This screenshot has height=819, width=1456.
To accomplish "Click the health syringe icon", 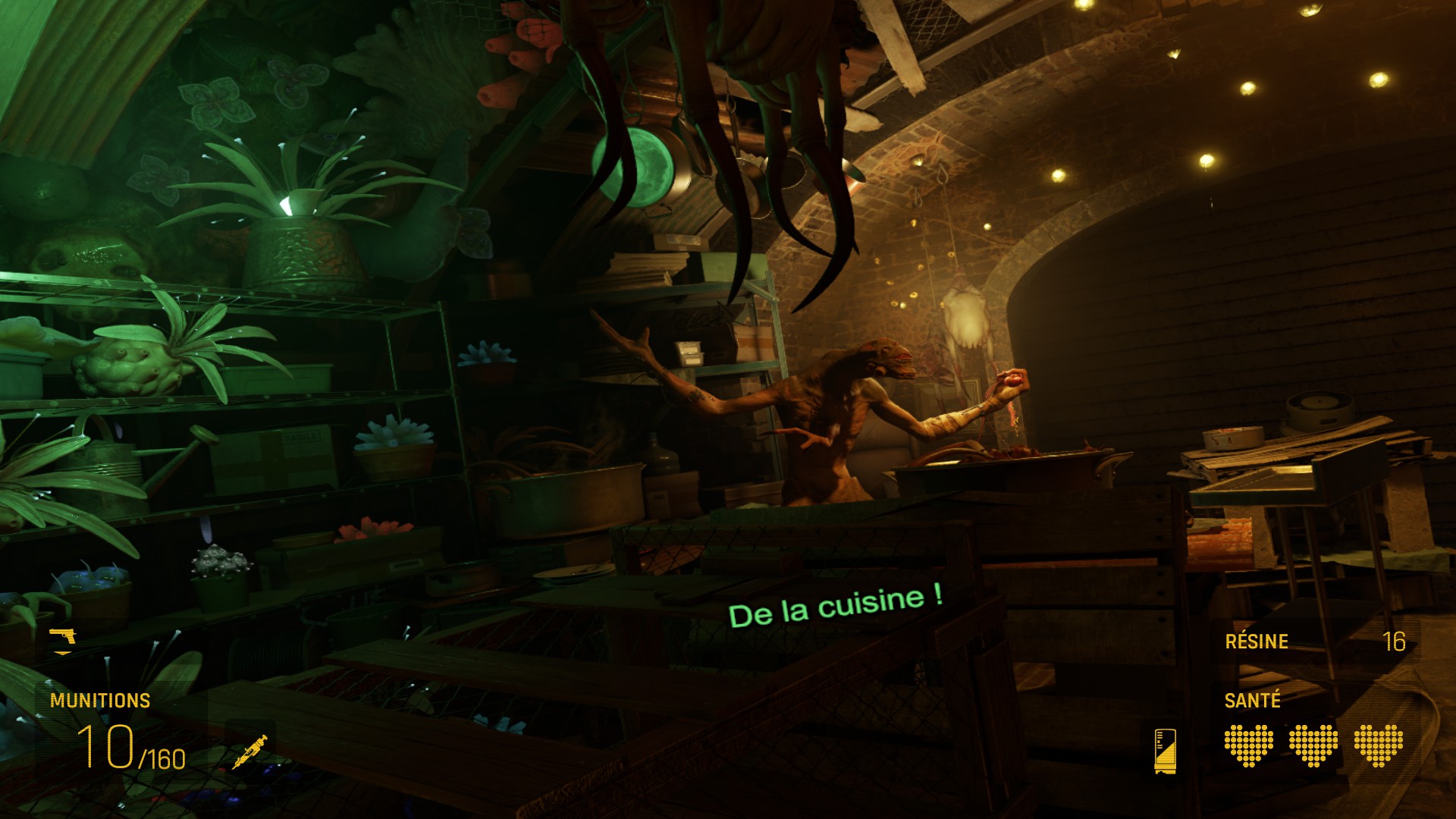I will [x=250, y=752].
